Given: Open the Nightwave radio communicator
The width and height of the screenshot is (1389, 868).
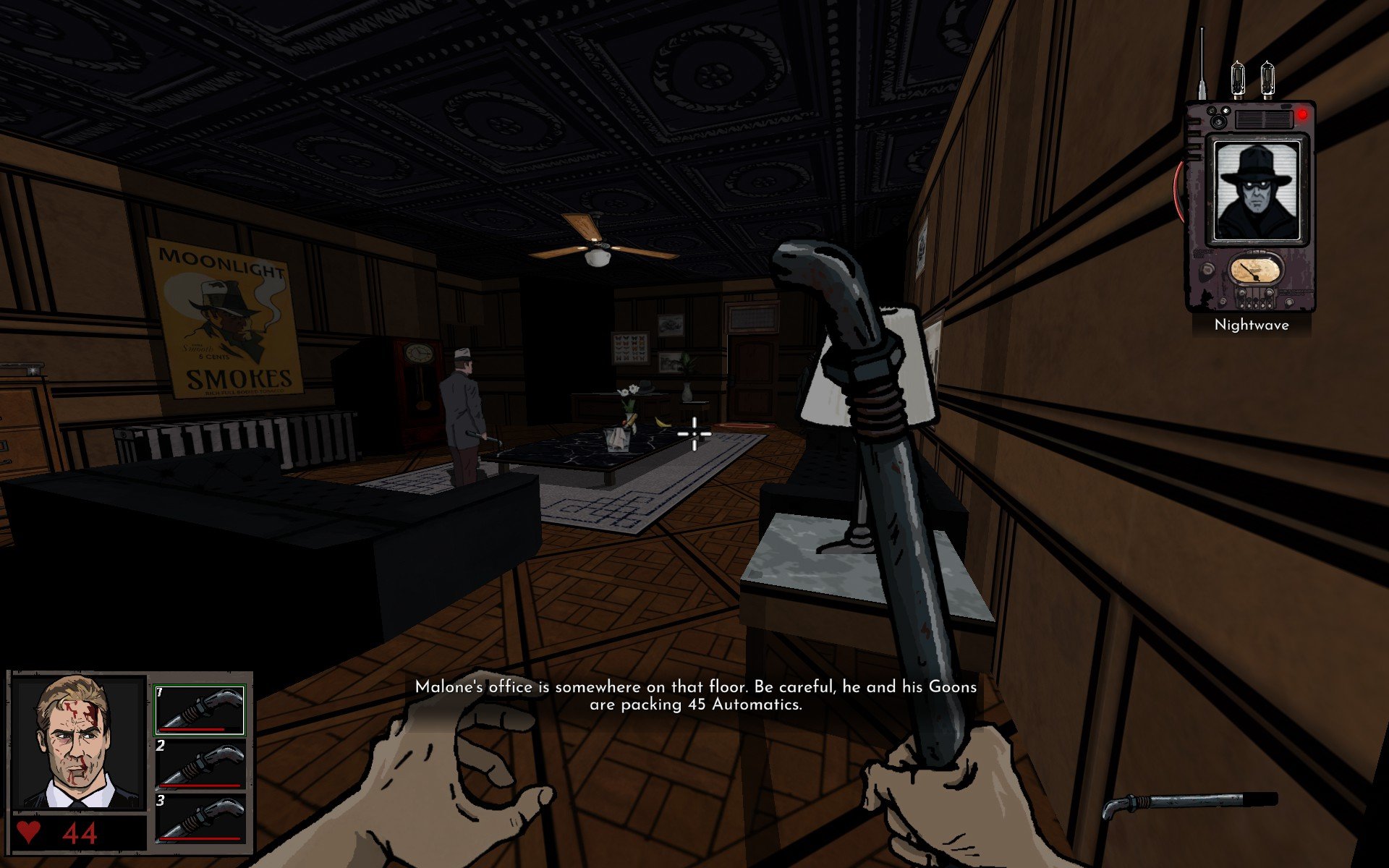Looking at the screenshot, I should coord(1250,206).
